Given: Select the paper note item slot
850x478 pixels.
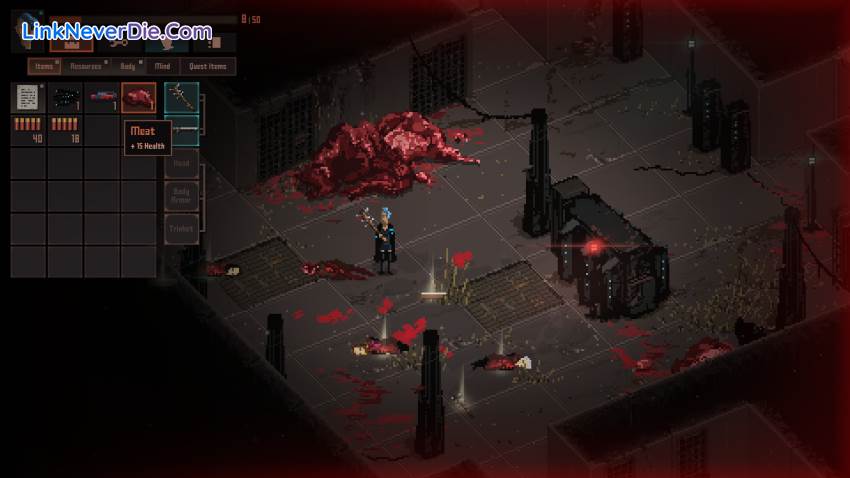Looking at the screenshot, I should (28, 98).
